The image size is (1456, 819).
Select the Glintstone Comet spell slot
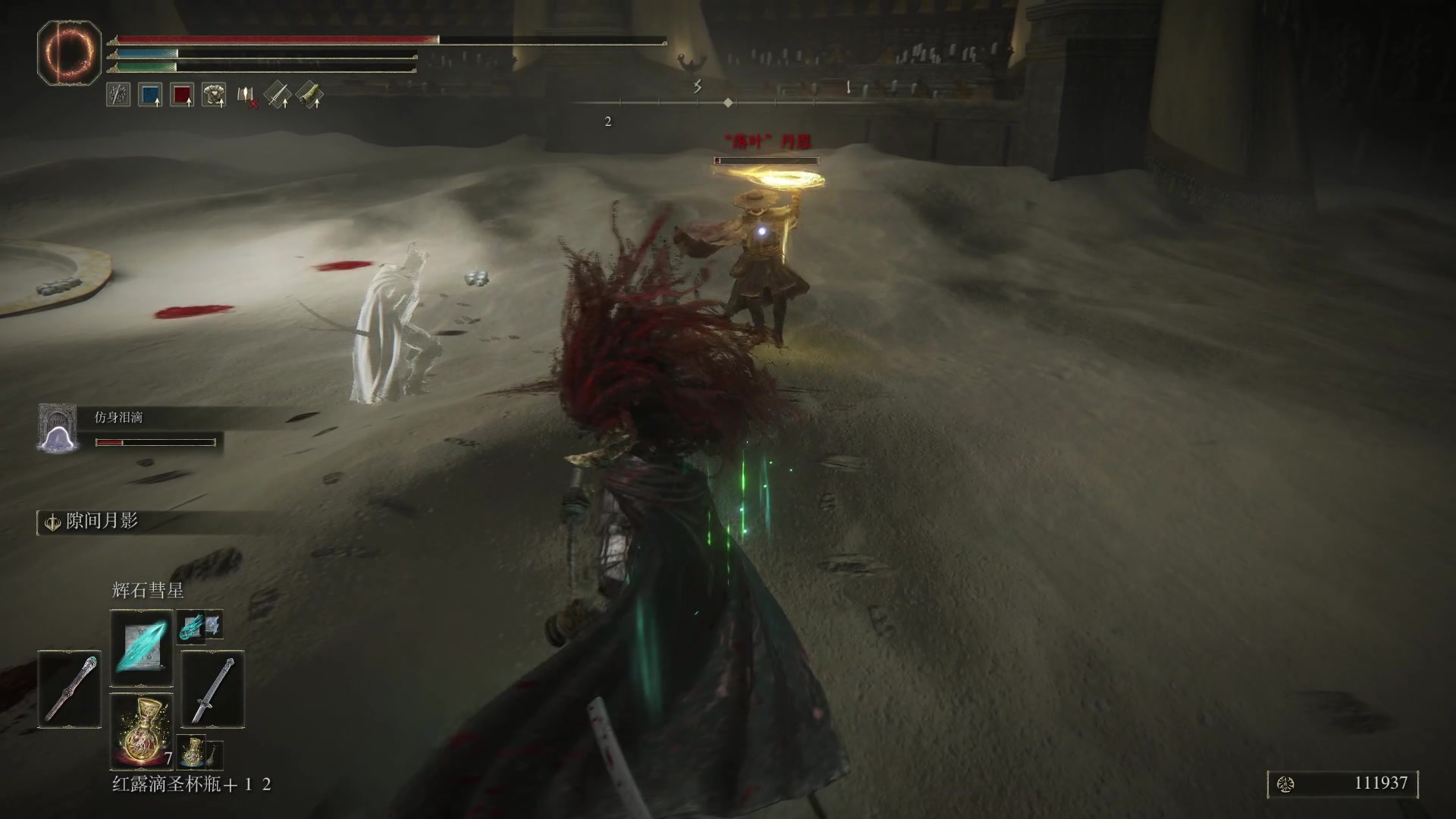click(142, 648)
